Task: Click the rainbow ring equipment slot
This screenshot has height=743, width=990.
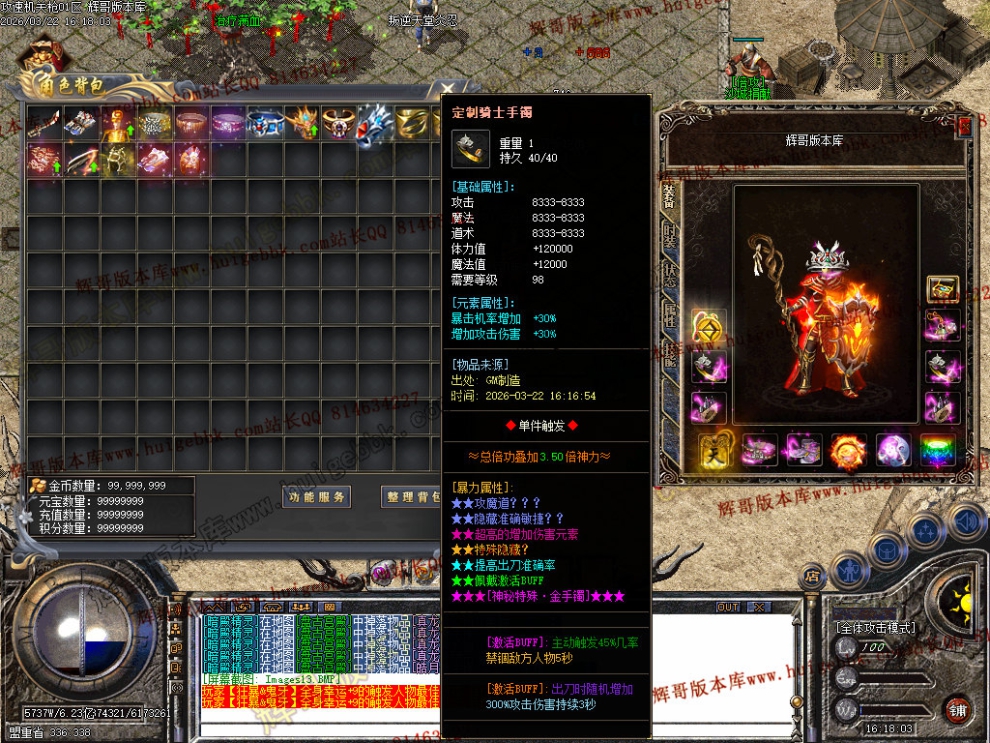Action: [937, 450]
